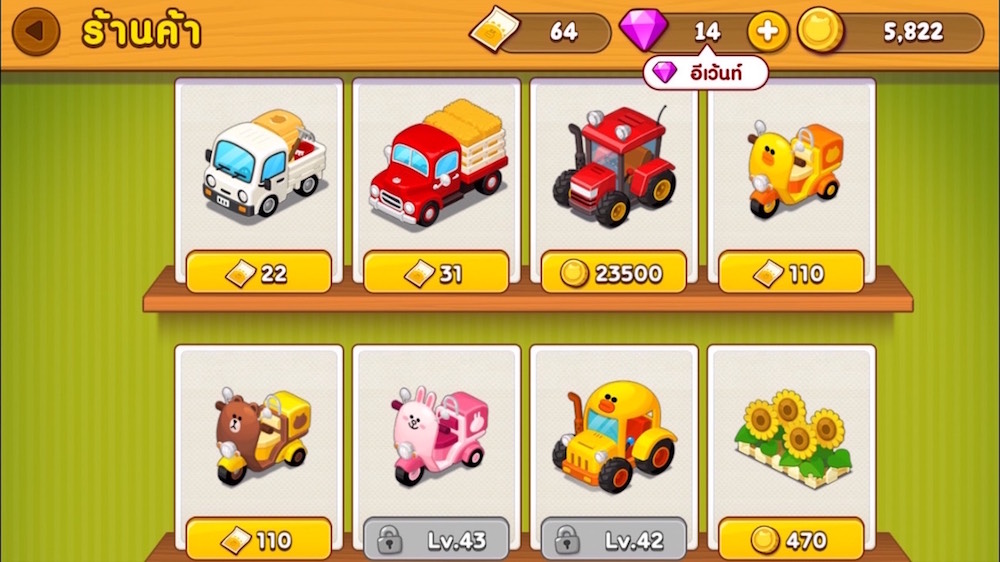Select the red hay truck picture
The width and height of the screenshot is (1000, 562).
coord(436,165)
